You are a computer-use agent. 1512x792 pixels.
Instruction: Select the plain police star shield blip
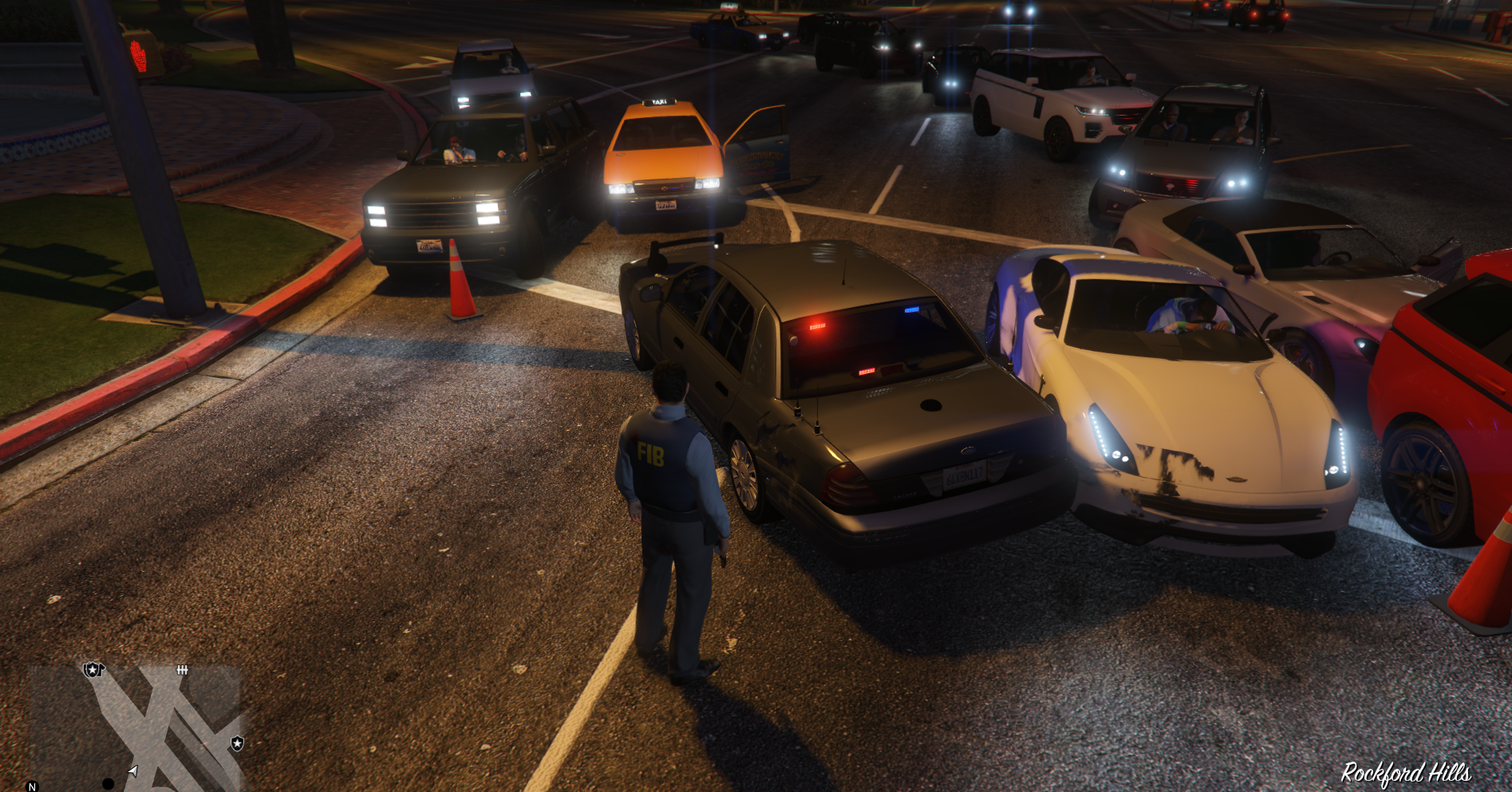(237, 743)
